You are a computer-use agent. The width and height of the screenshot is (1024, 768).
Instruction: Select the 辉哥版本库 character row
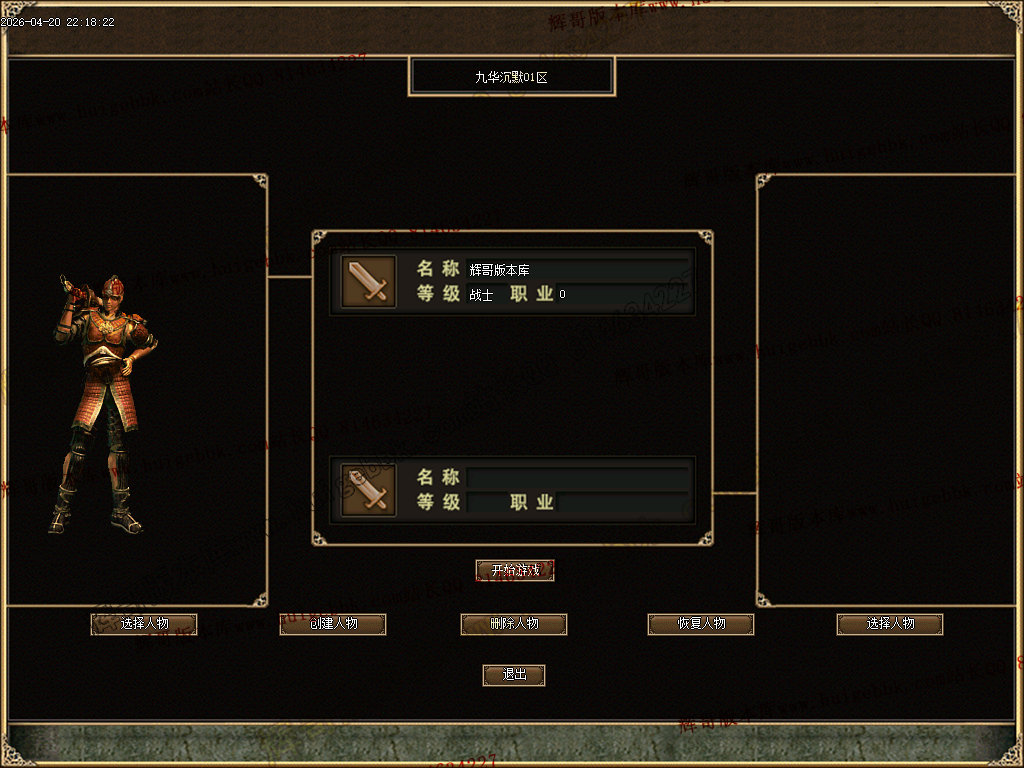(x=512, y=281)
